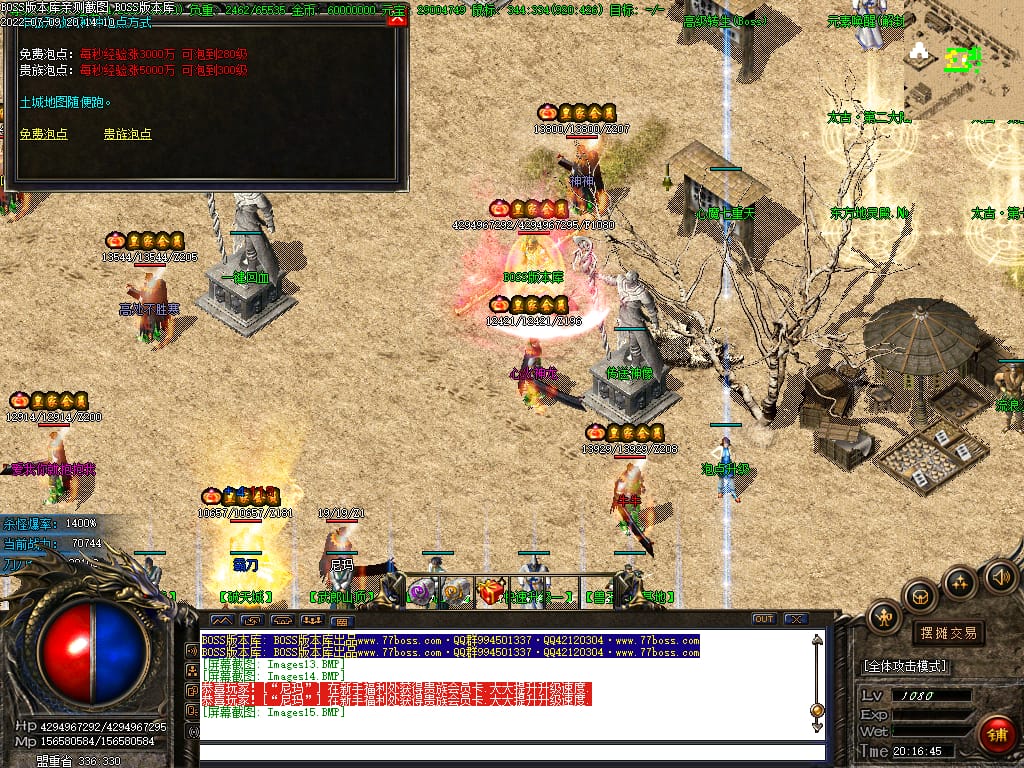Toggle the 全体攻击模式 attack mode label
Image resolution: width=1024 pixels, height=768 pixels.
coord(906,666)
